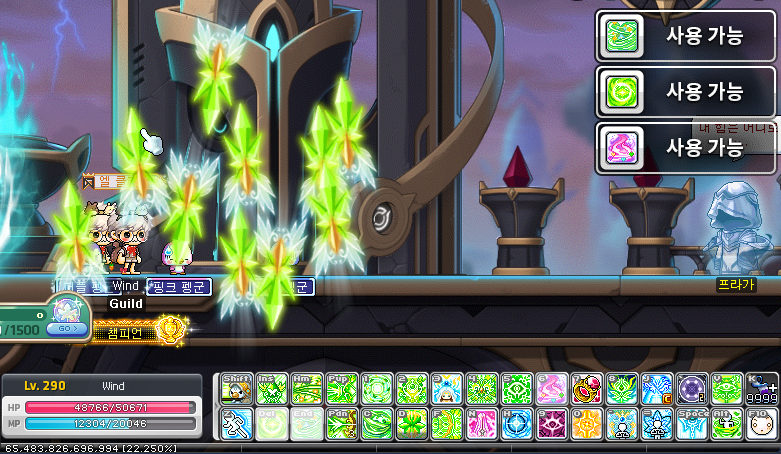Activate the N-key pink sword skill
The height and width of the screenshot is (454, 781).
point(481,423)
